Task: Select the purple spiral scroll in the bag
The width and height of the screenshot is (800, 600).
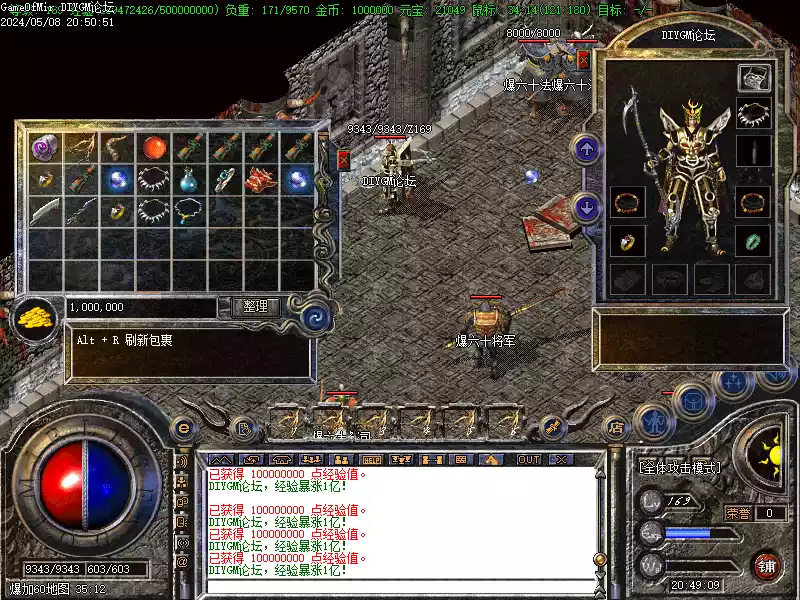Action: tap(44, 148)
